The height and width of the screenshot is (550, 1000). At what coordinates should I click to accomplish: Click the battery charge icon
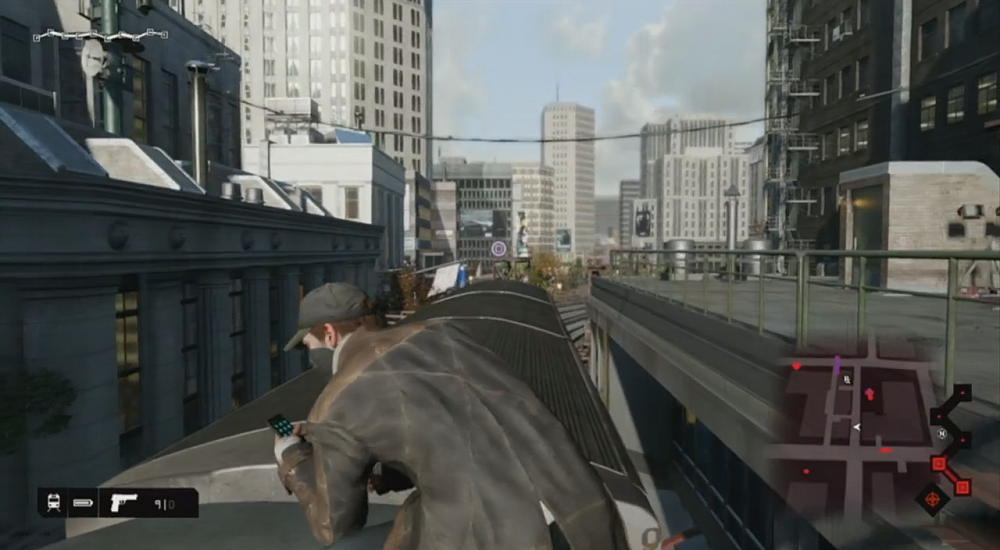tap(83, 502)
